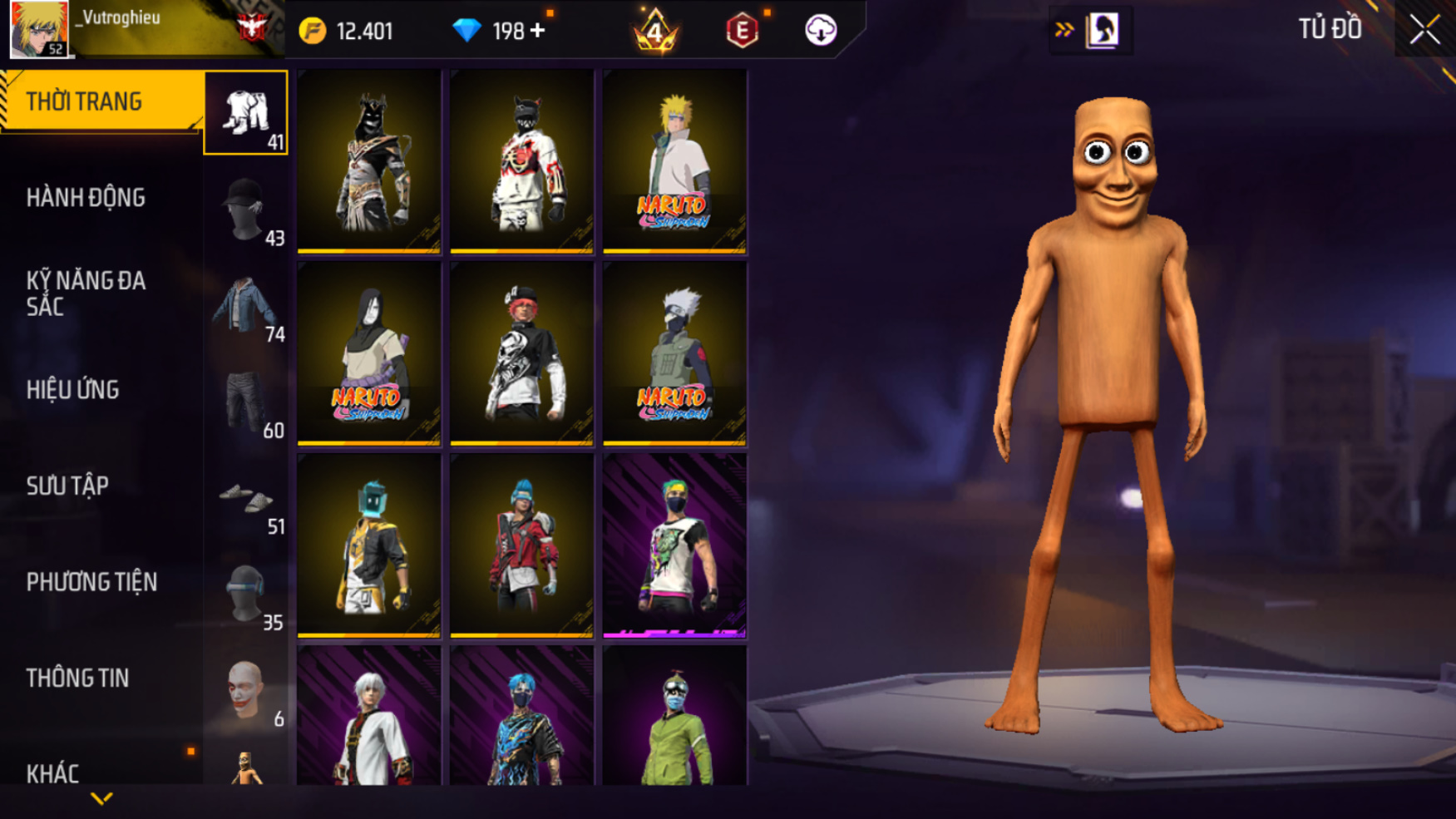Click the cloud download icon
The width and height of the screenshot is (1456, 819).
pyautogui.click(x=820, y=31)
